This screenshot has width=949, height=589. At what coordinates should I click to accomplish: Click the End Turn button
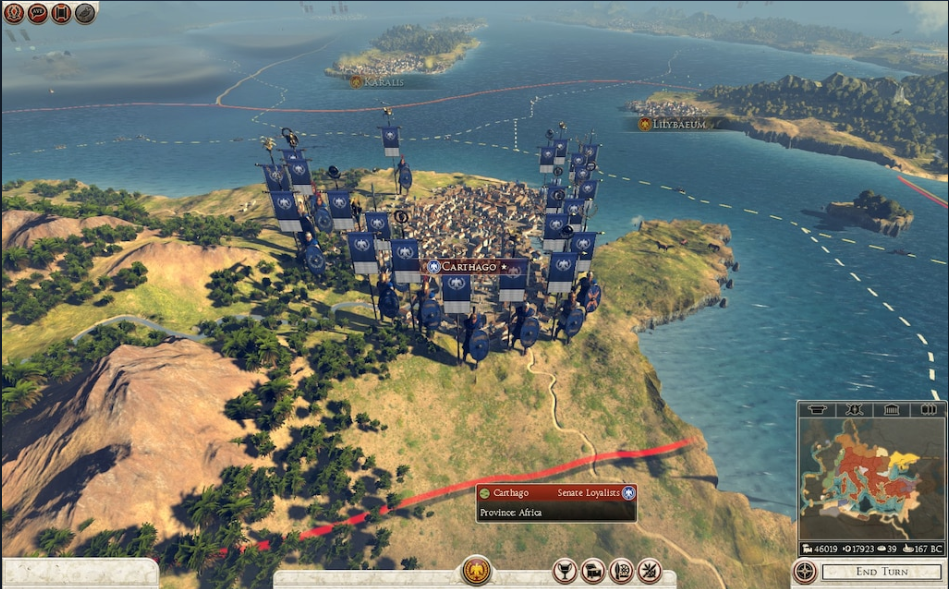tap(881, 572)
